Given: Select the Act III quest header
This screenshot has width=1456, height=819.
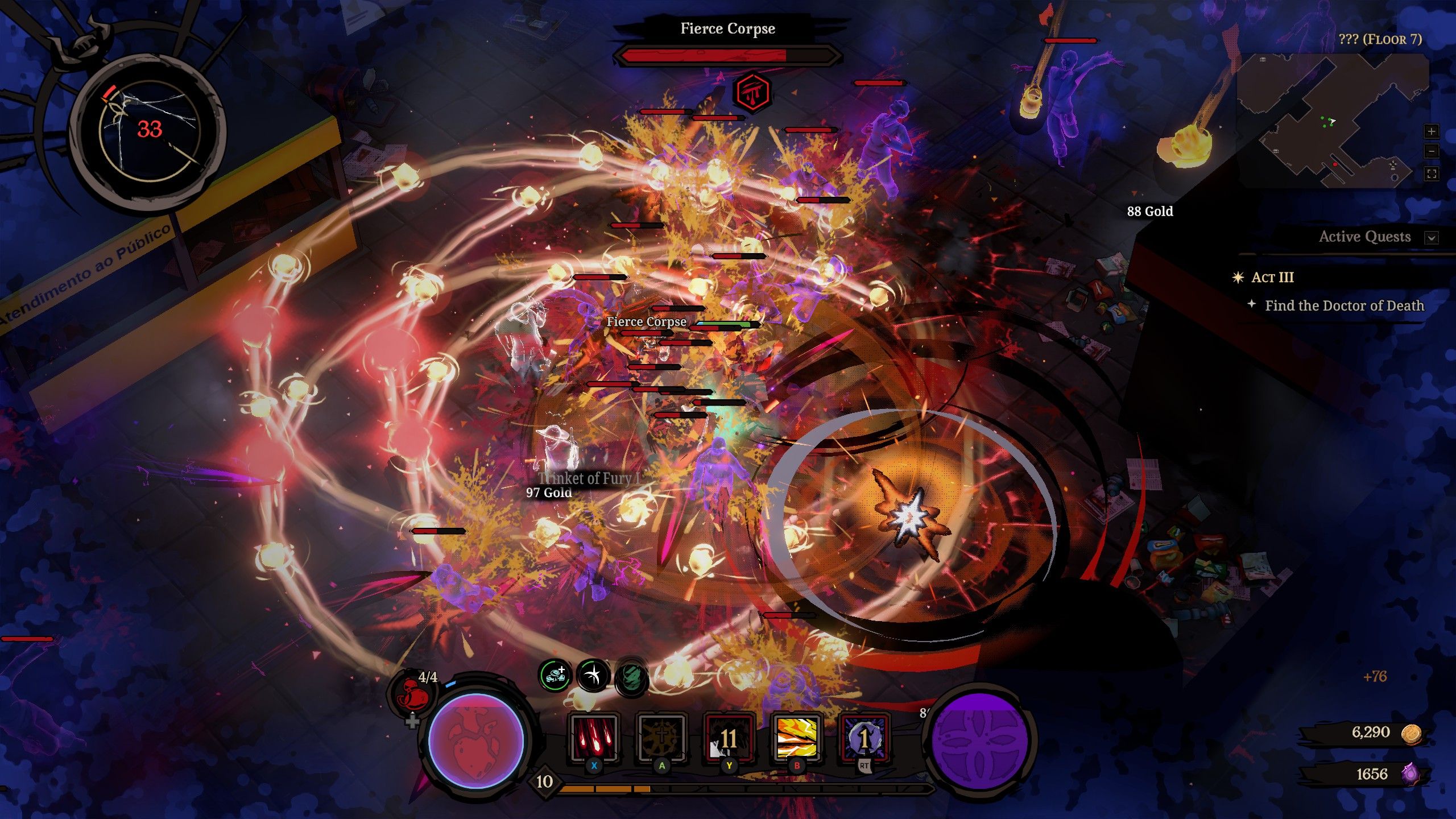Looking at the screenshot, I should [x=1272, y=278].
